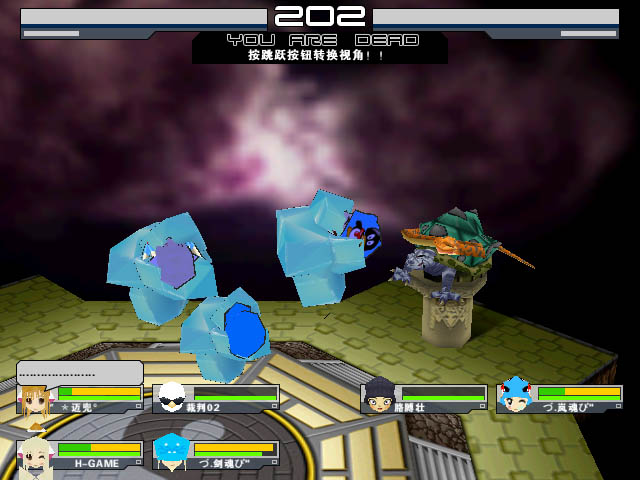Click the dotted chat speech bubble
640x480 pixels.
(x=78, y=372)
